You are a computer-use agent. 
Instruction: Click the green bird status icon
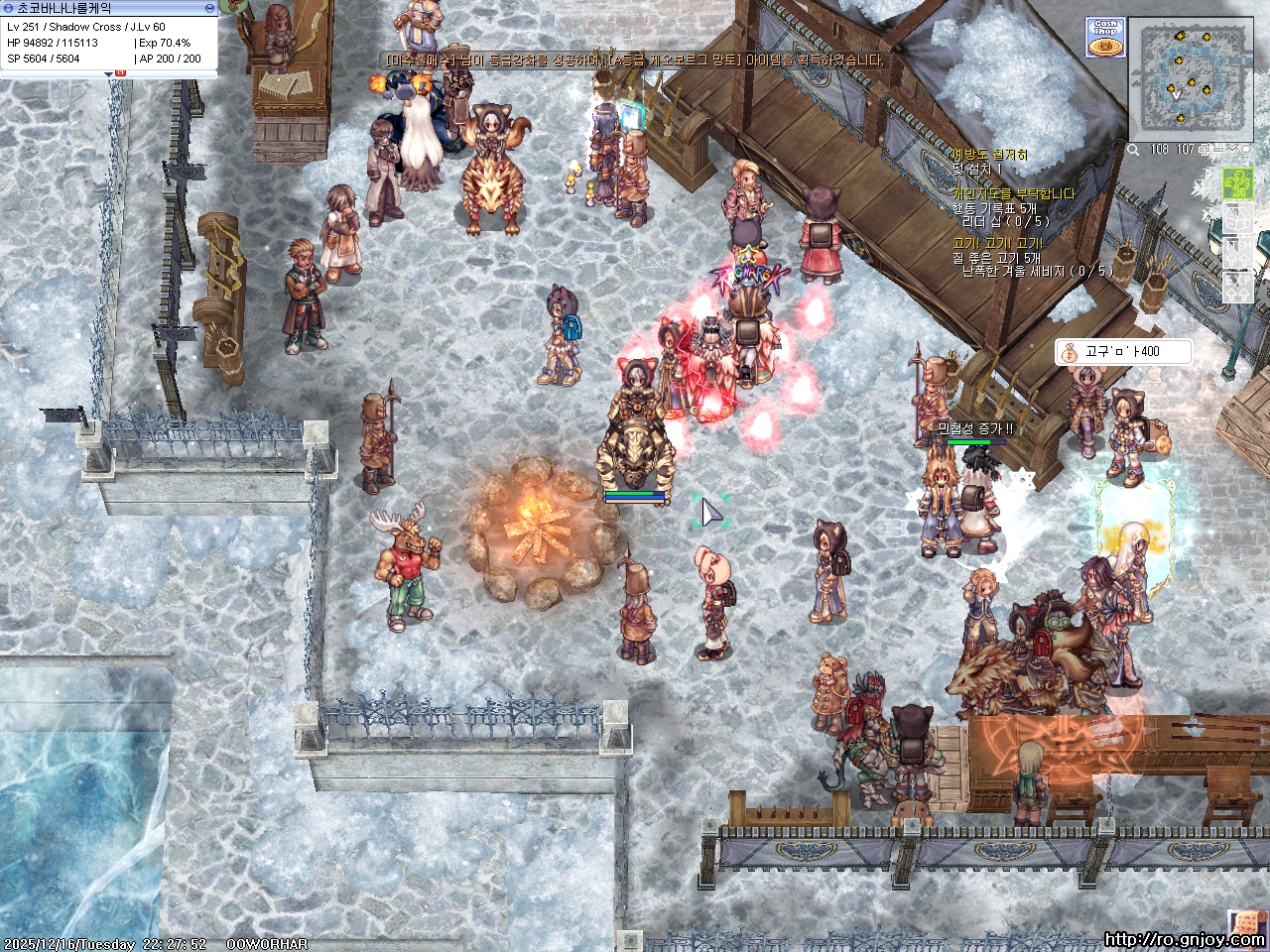point(1237,184)
